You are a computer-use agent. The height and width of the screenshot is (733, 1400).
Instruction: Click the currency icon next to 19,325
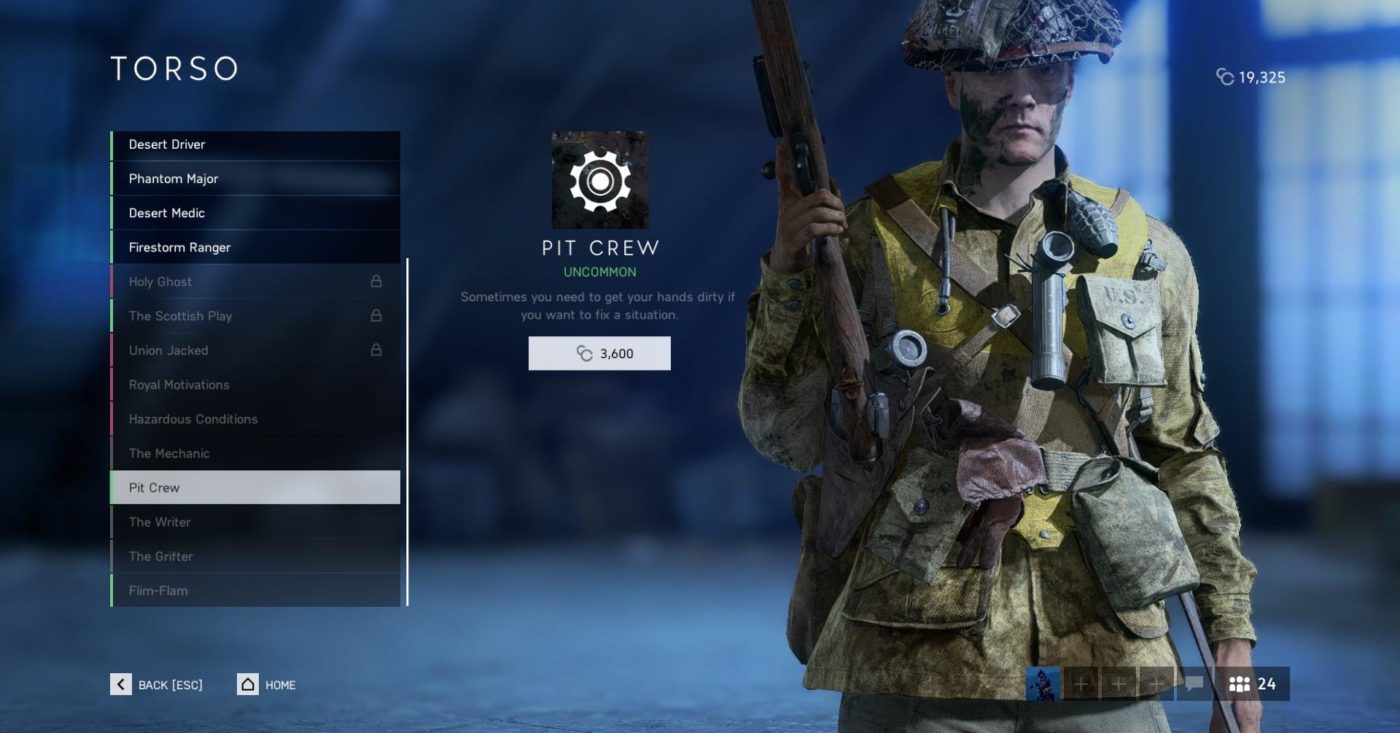pos(1227,76)
